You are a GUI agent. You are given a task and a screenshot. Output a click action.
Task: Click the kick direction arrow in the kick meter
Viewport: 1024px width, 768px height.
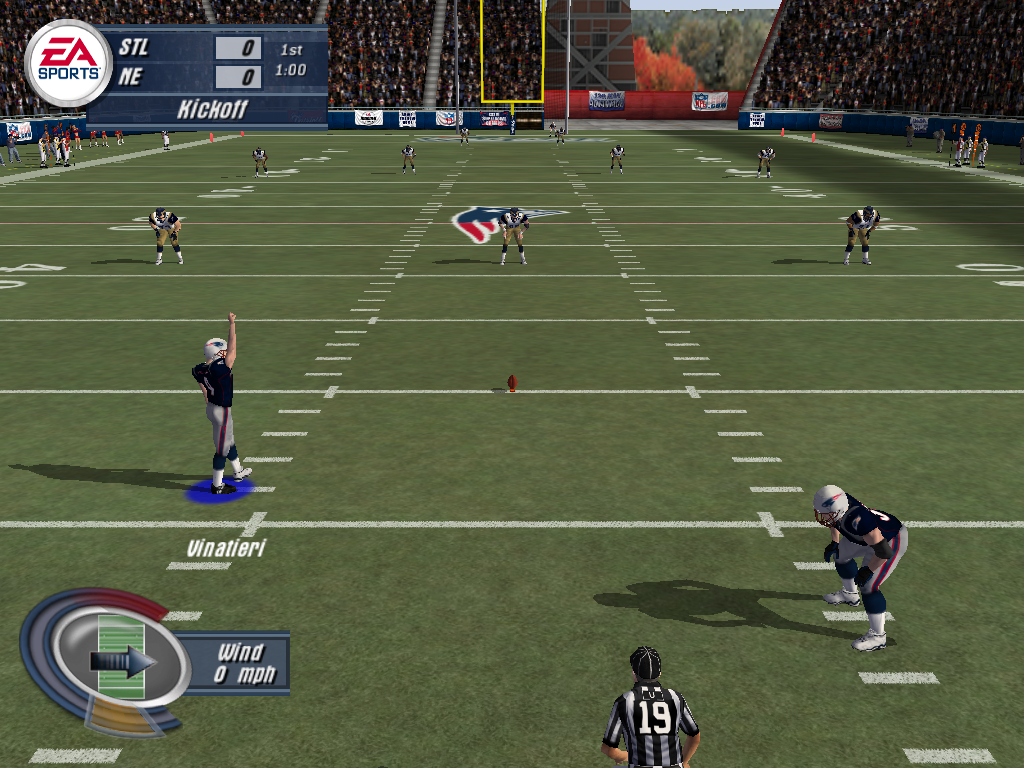(123, 661)
